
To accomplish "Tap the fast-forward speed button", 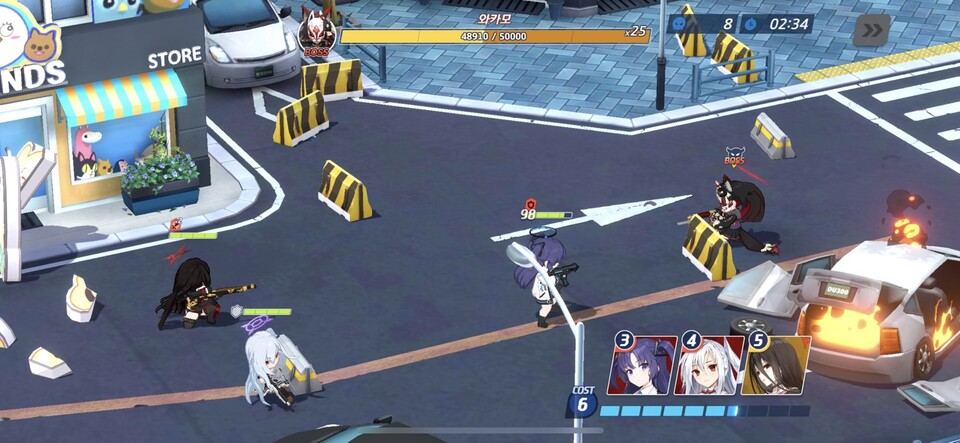I will pyautogui.click(x=872, y=30).
